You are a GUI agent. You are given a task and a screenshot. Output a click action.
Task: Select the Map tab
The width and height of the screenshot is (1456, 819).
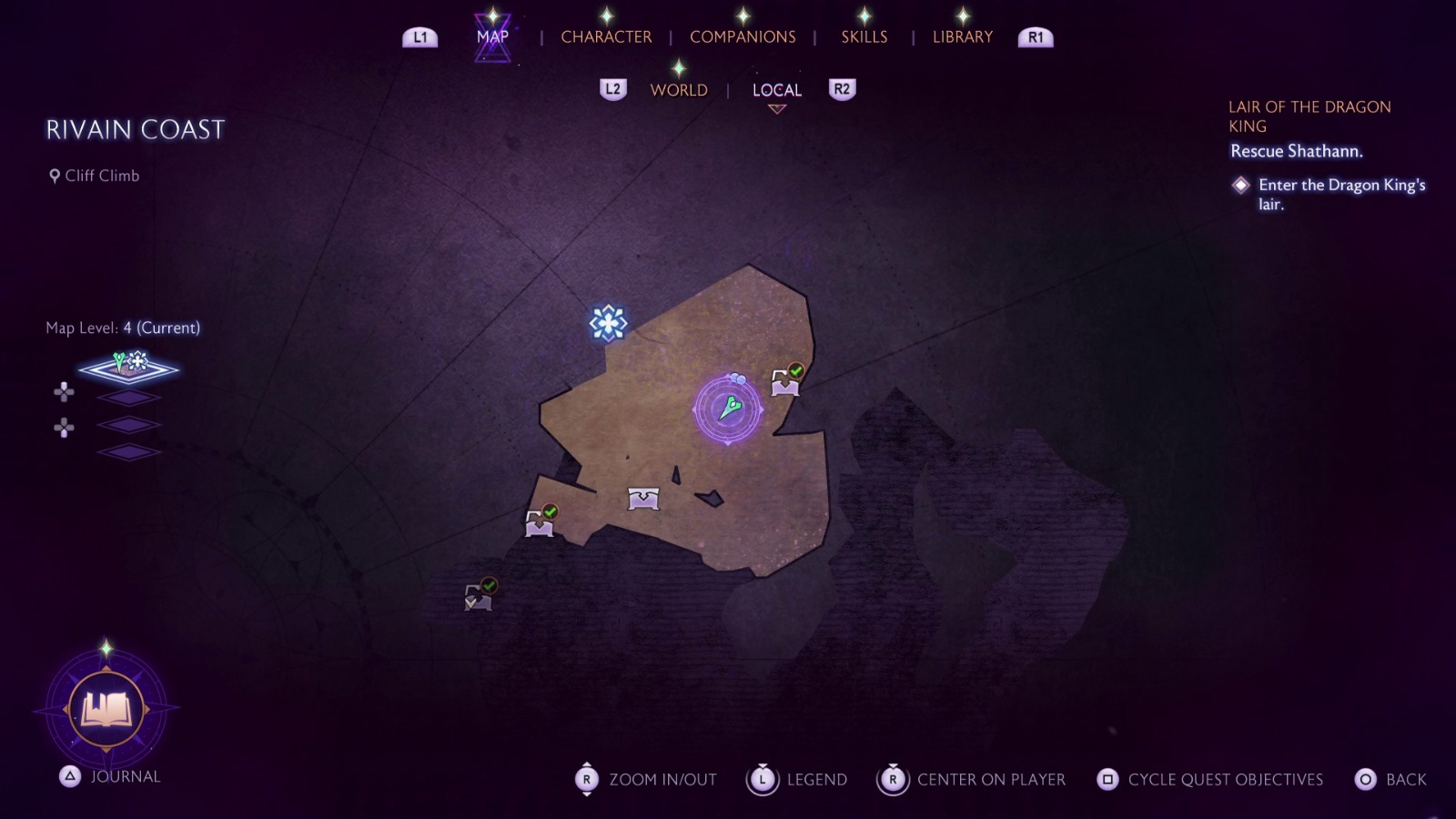(492, 37)
